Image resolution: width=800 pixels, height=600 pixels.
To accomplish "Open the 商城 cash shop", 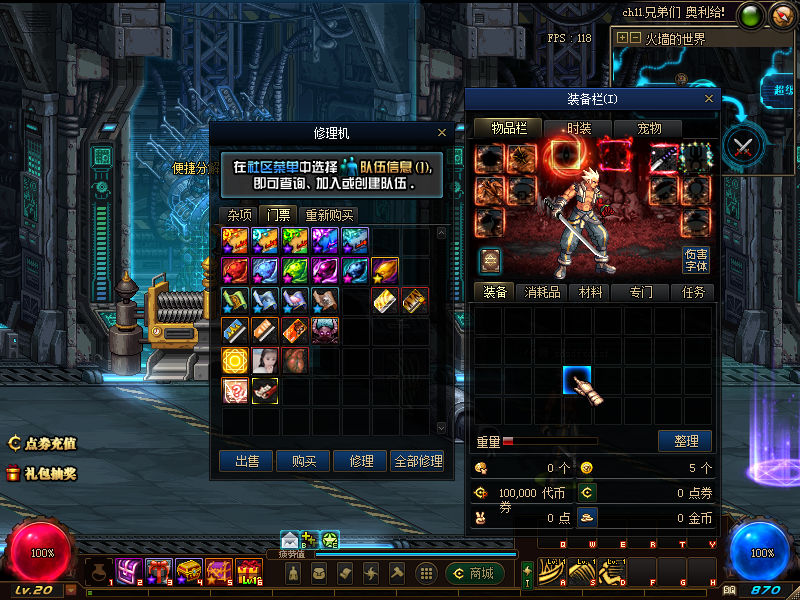I will tap(474, 573).
